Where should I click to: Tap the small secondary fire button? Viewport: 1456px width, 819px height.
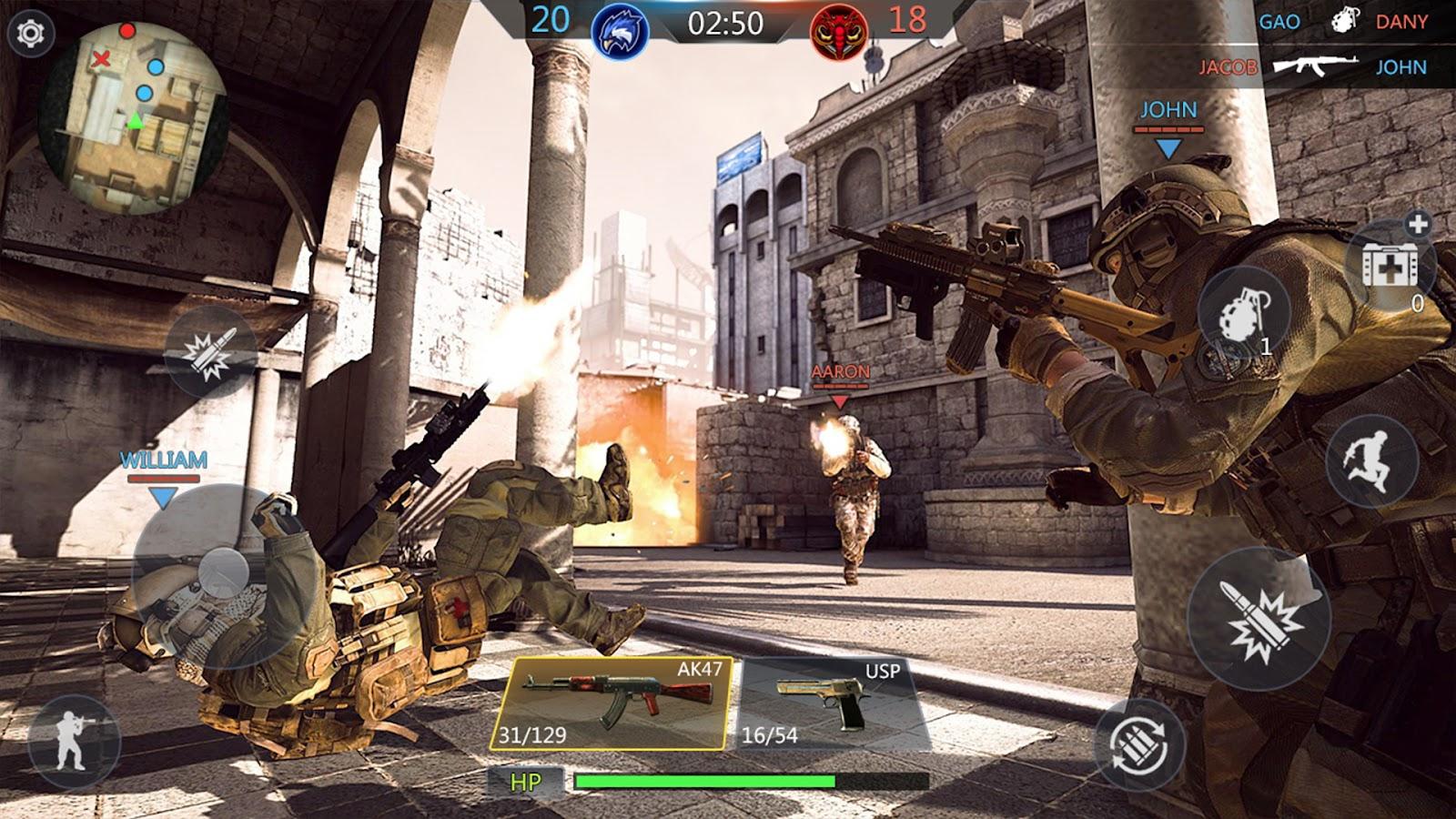(x=210, y=351)
